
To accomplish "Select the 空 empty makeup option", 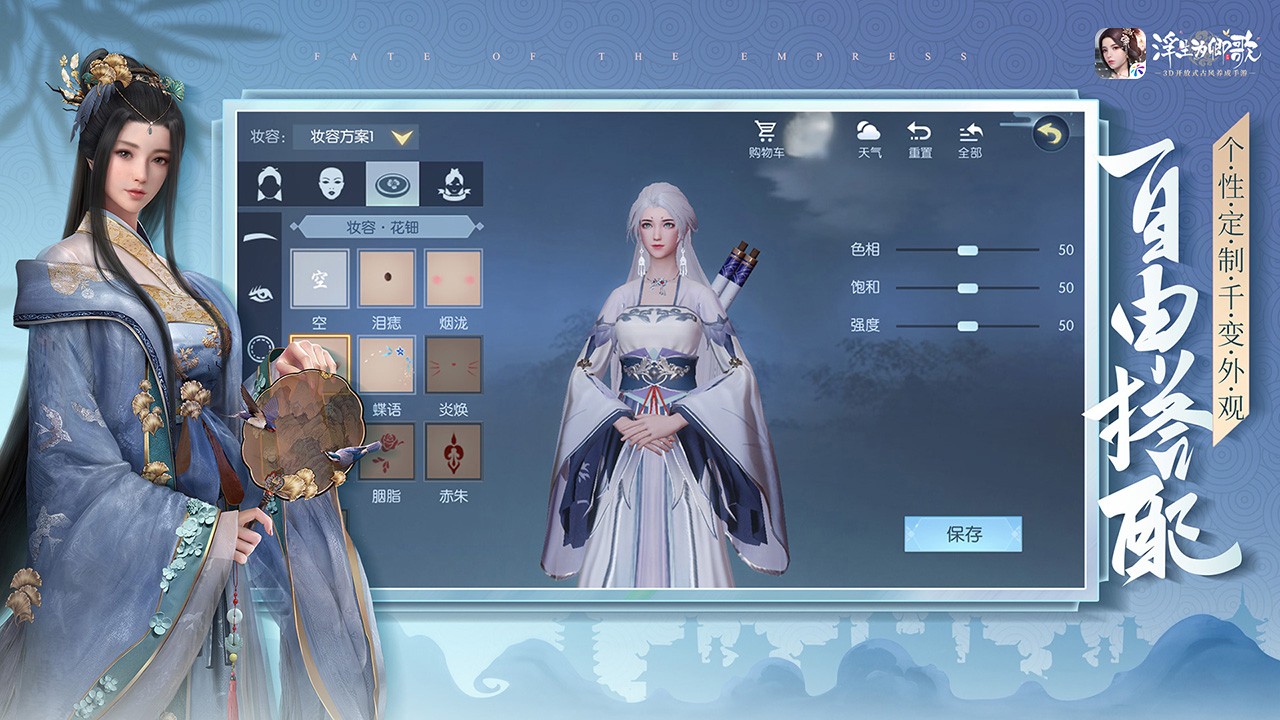I will pyautogui.click(x=319, y=278).
